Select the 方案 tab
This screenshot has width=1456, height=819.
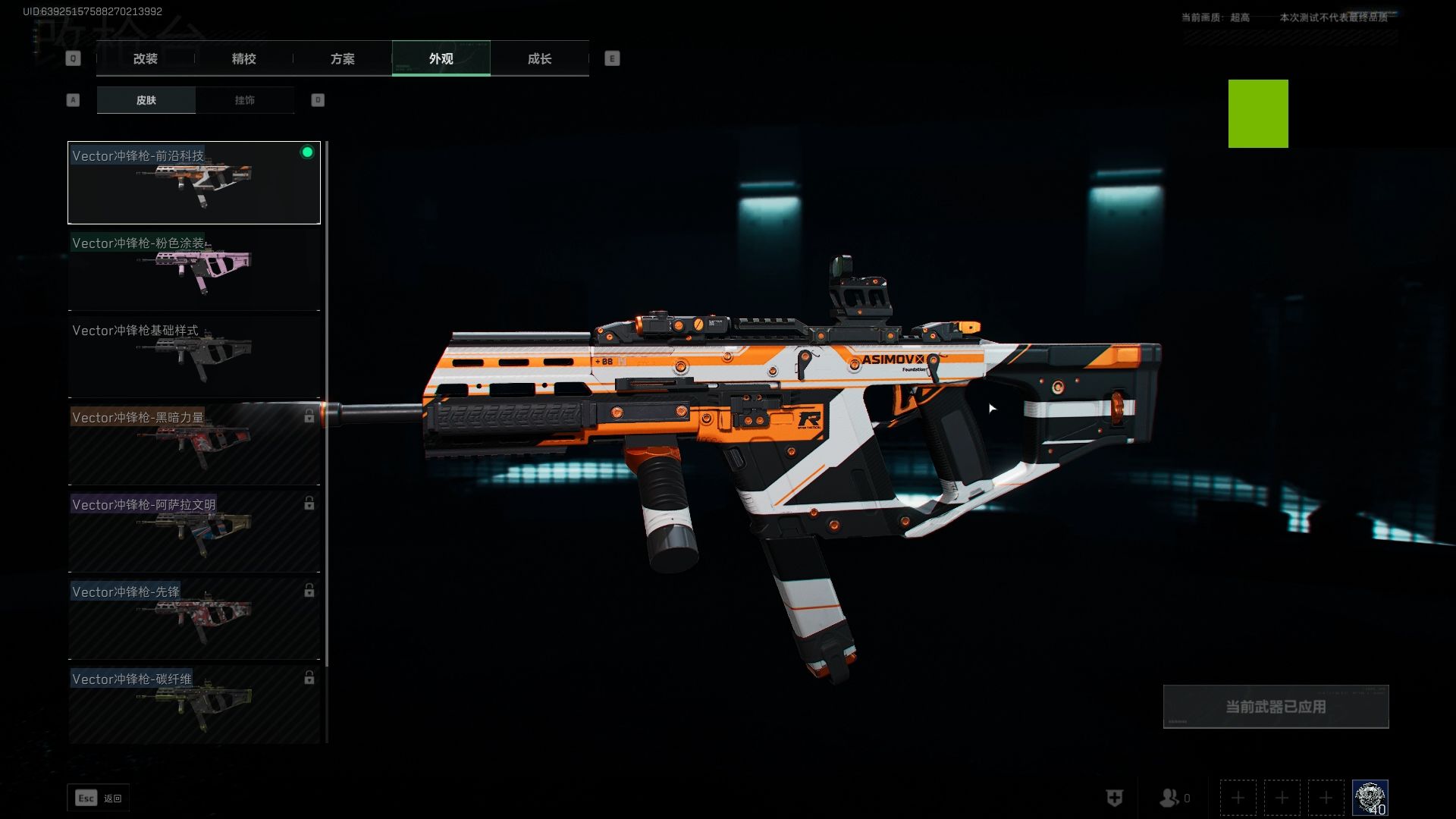tap(342, 58)
